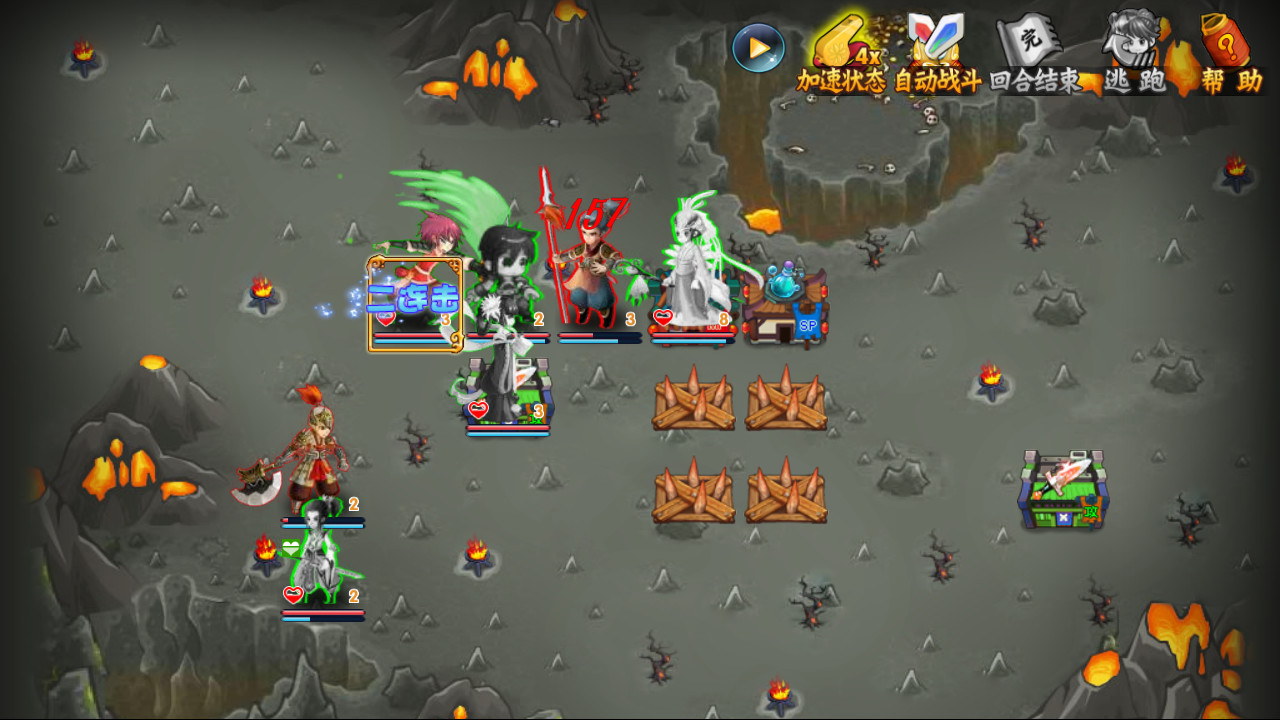Select the grey warrior showing 2 HP
Image resolution: width=1280 pixels, height=720 pixels.
pyautogui.click(x=320, y=560)
